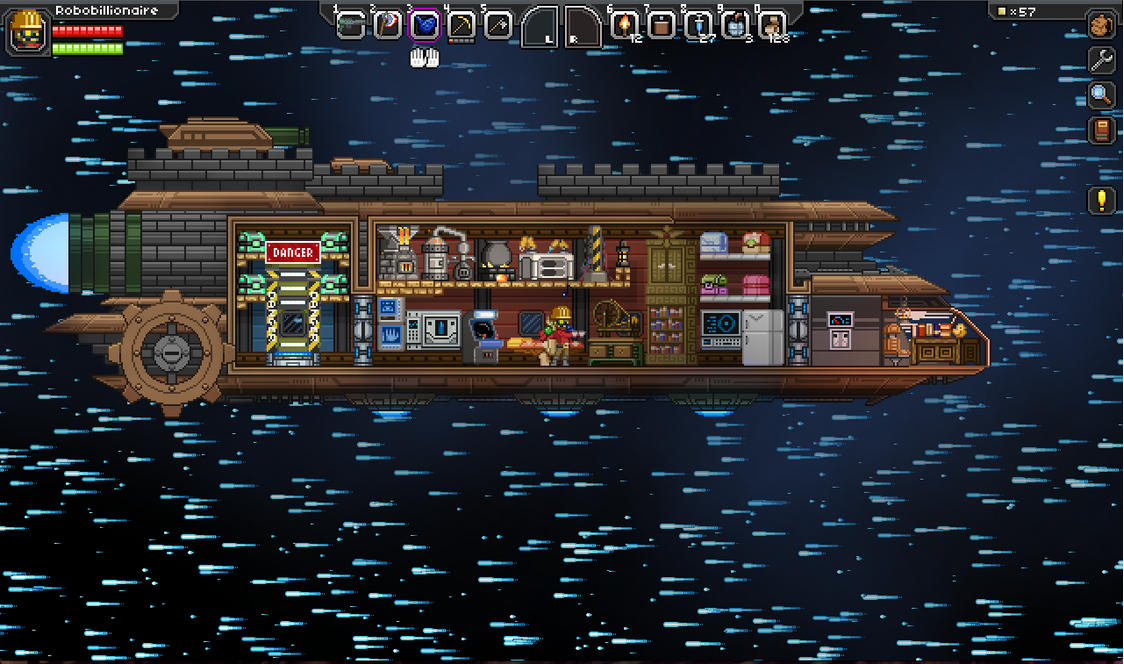This screenshot has height=664, width=1124.
Task: Activate the magnifying glass inspect tool
Action: [1101, 95]
